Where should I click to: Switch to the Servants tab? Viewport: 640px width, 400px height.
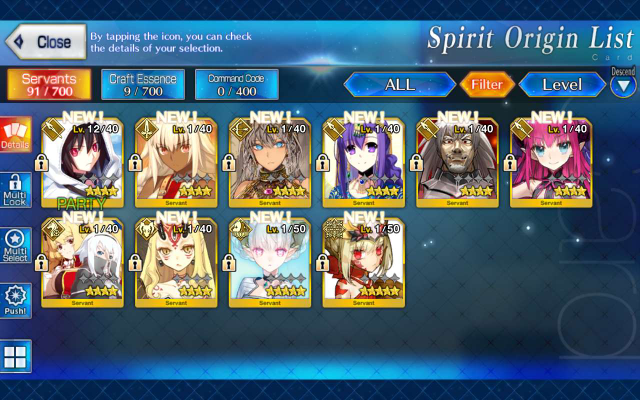tap(49, 85)
